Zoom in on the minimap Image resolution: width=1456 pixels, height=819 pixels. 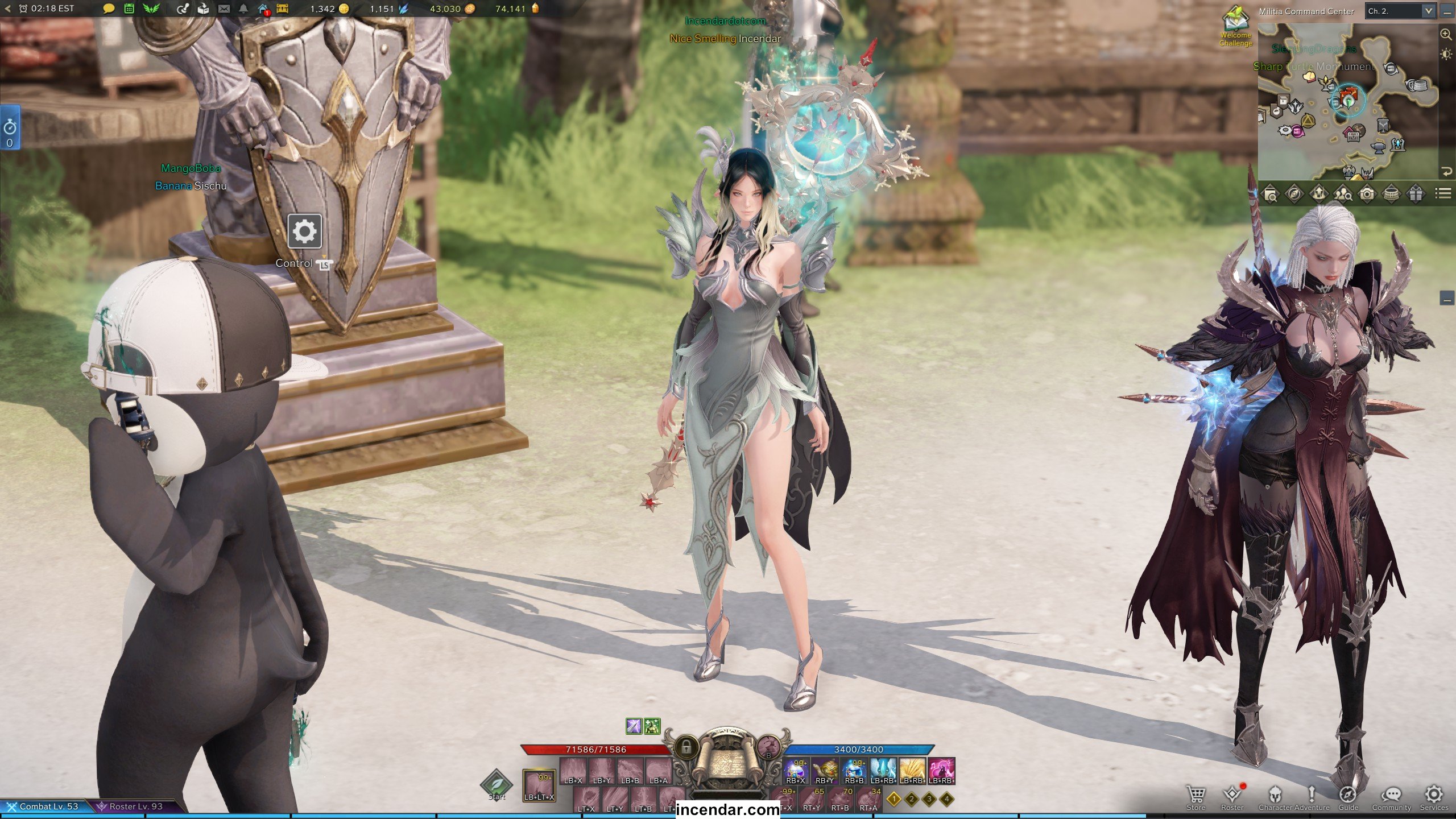pos(1445,35)
